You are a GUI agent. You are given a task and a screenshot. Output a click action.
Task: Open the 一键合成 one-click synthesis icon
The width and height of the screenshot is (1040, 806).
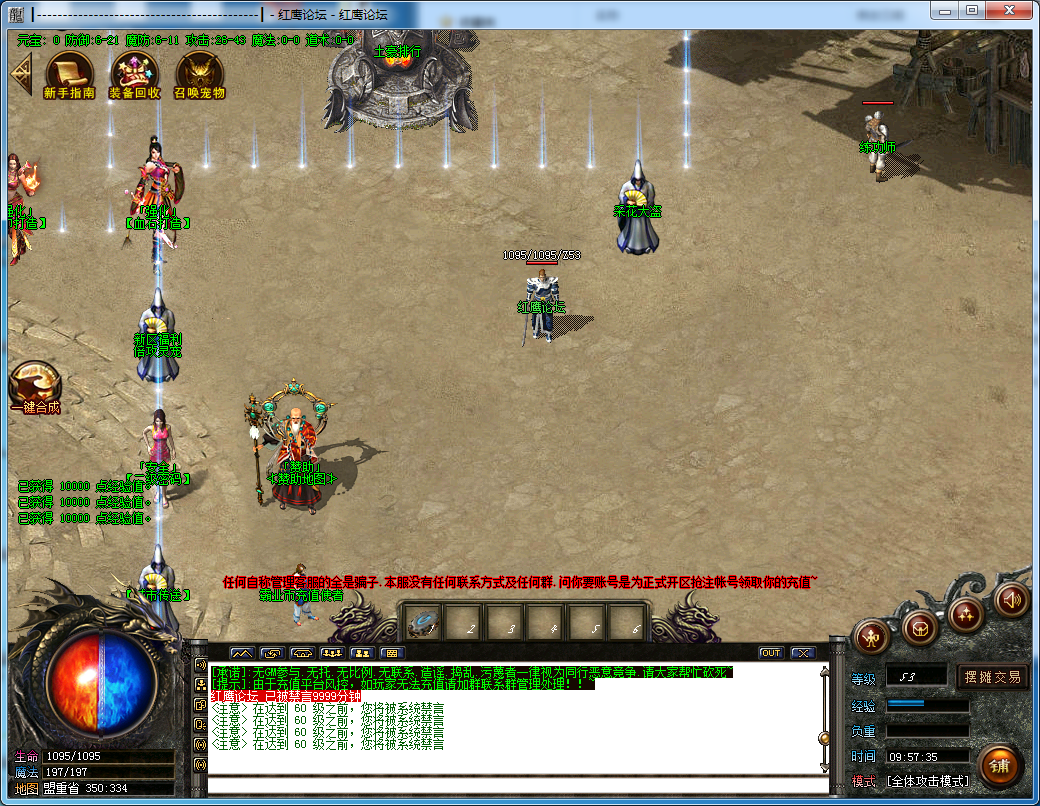pos(35,383)
